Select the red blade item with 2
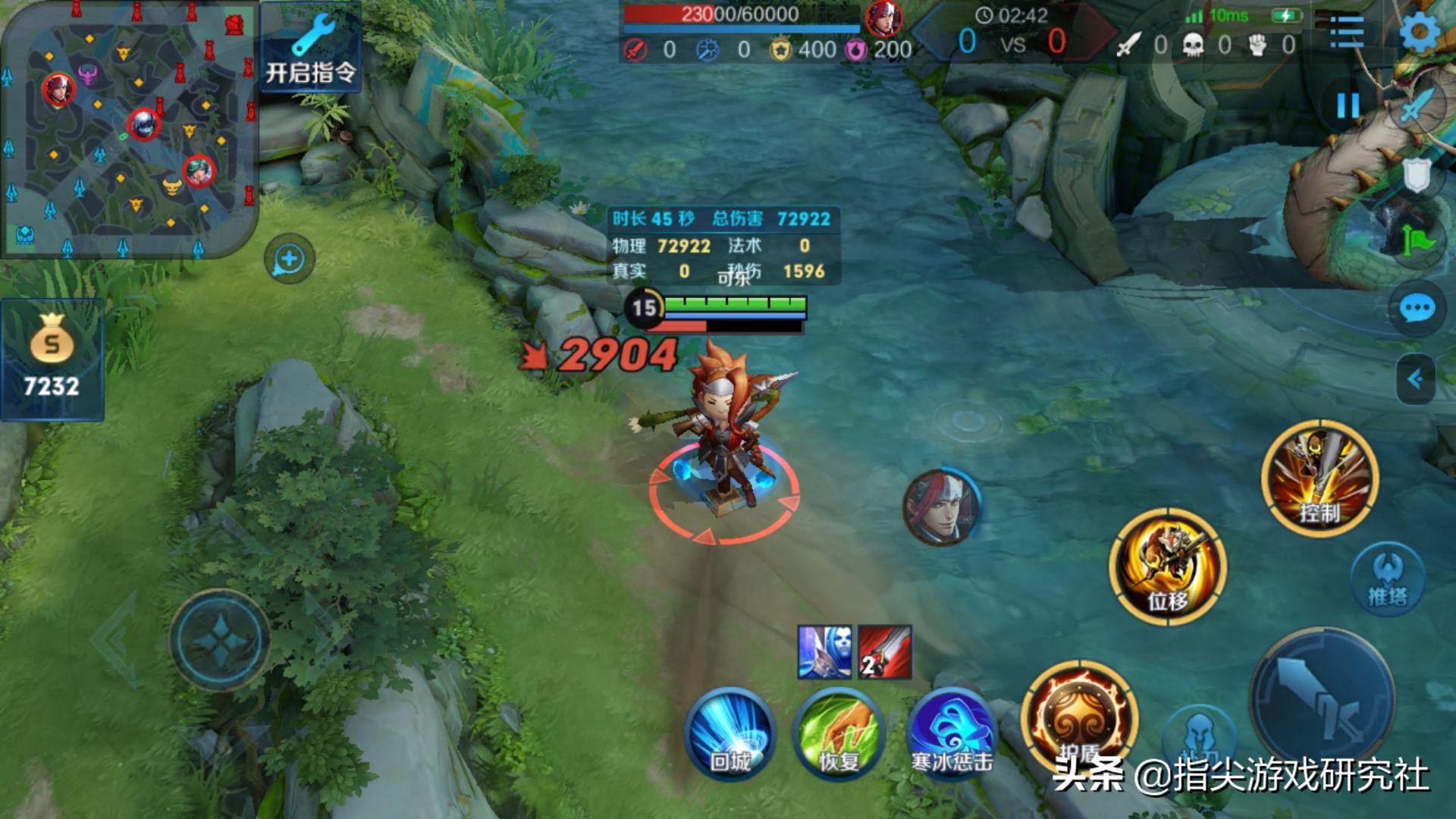 [x=885, y=652]
